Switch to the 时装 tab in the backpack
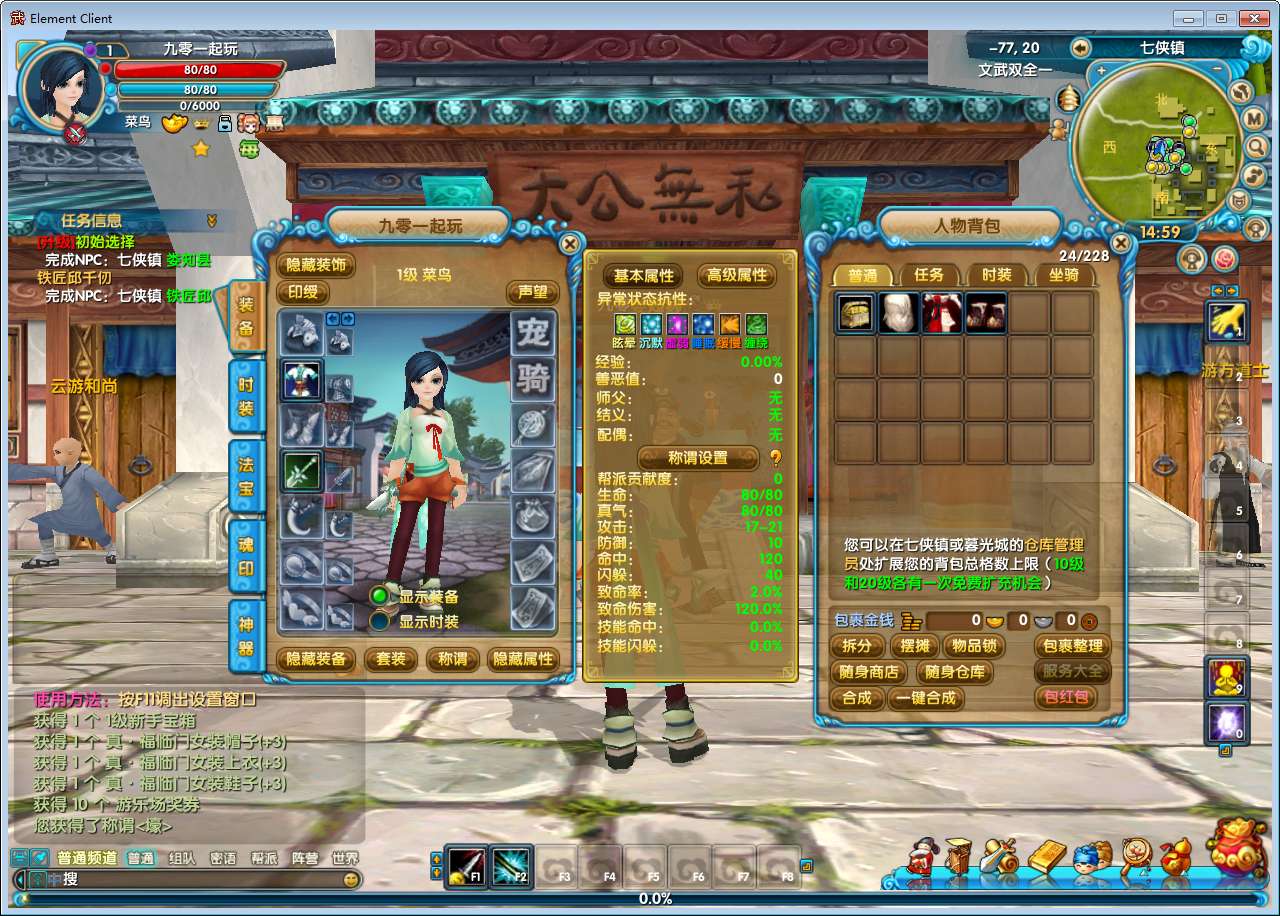The image size is (1280, 916). (996, 276)
